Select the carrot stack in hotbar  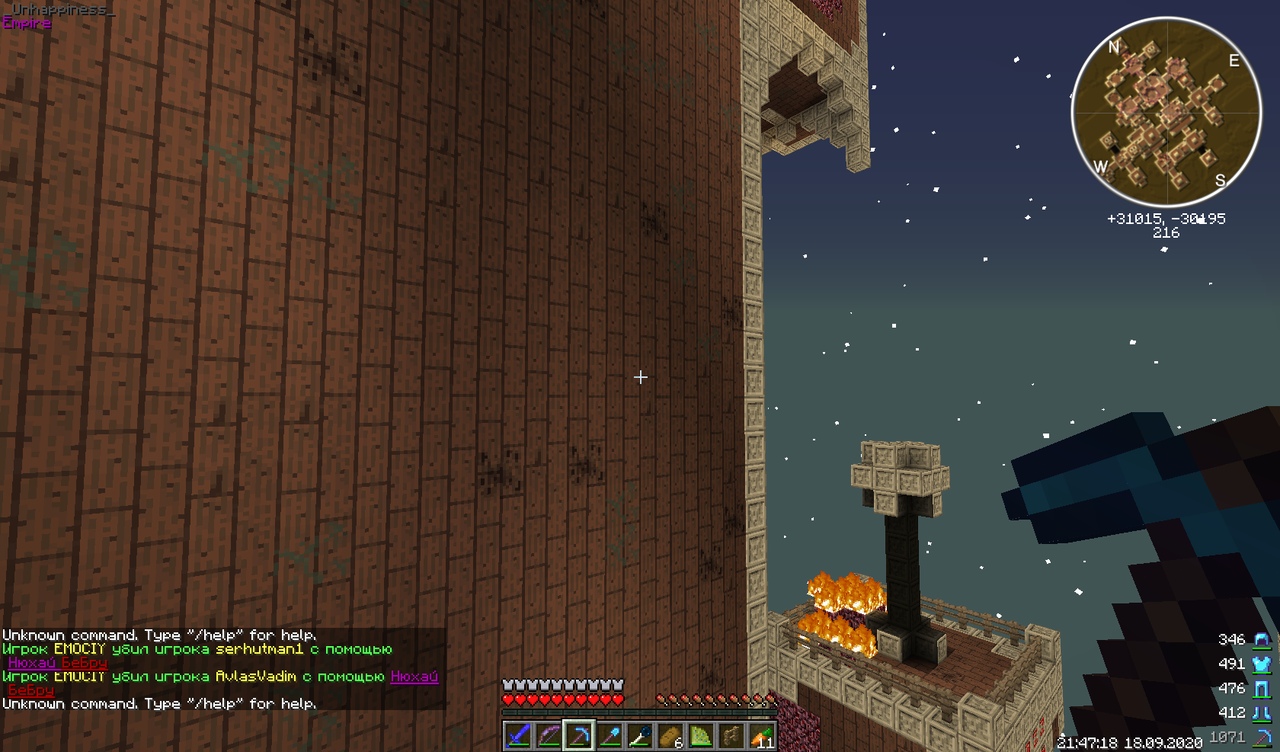762,735
